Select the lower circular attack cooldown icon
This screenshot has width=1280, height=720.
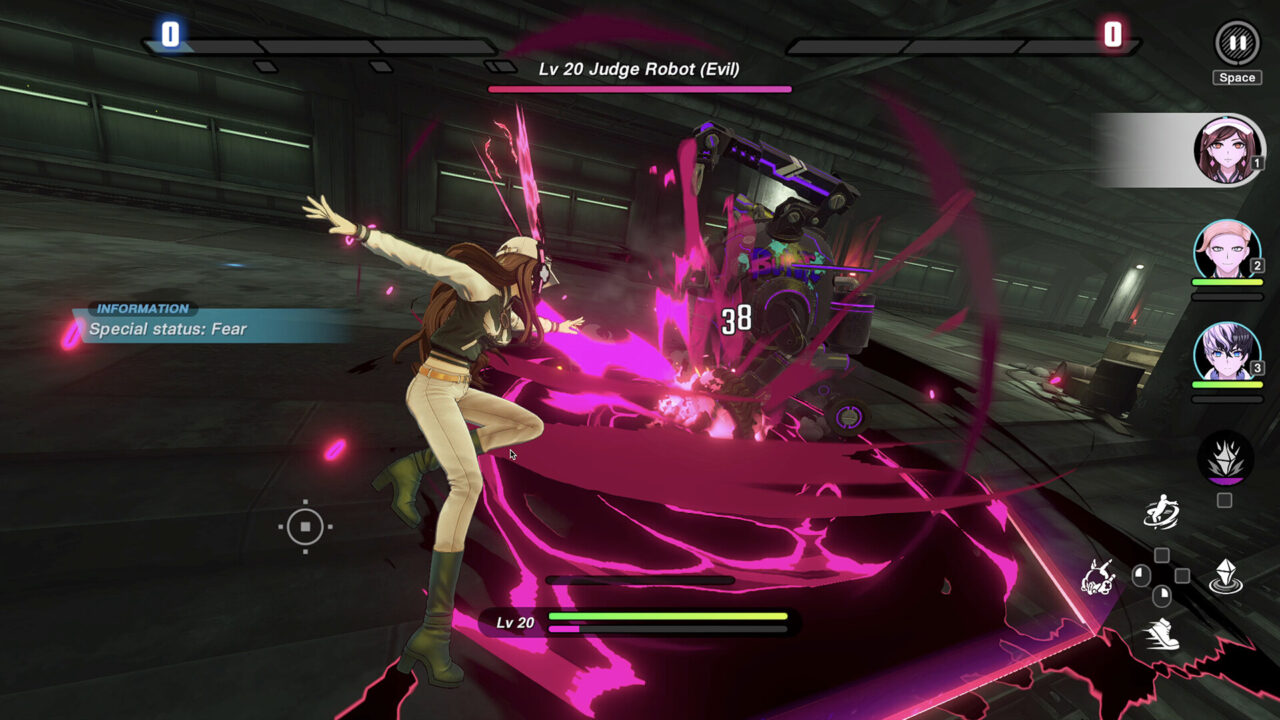[1160, 595]
